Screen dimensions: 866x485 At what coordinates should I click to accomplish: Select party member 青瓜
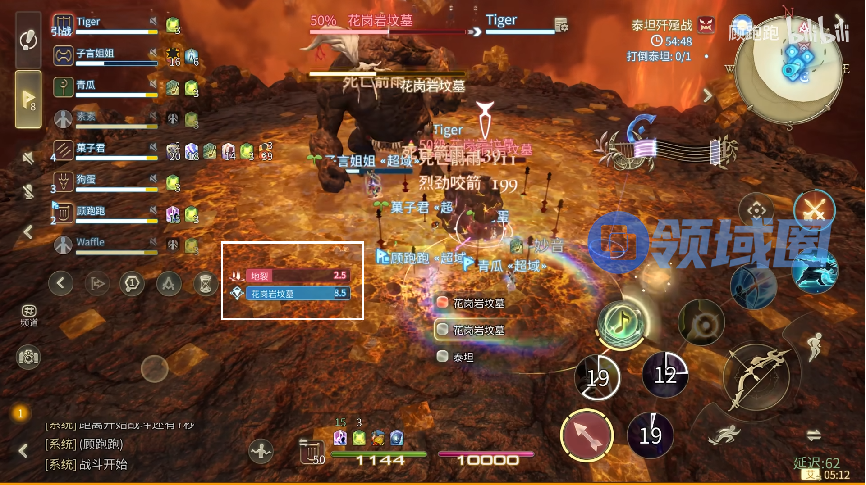coord(100,87)
